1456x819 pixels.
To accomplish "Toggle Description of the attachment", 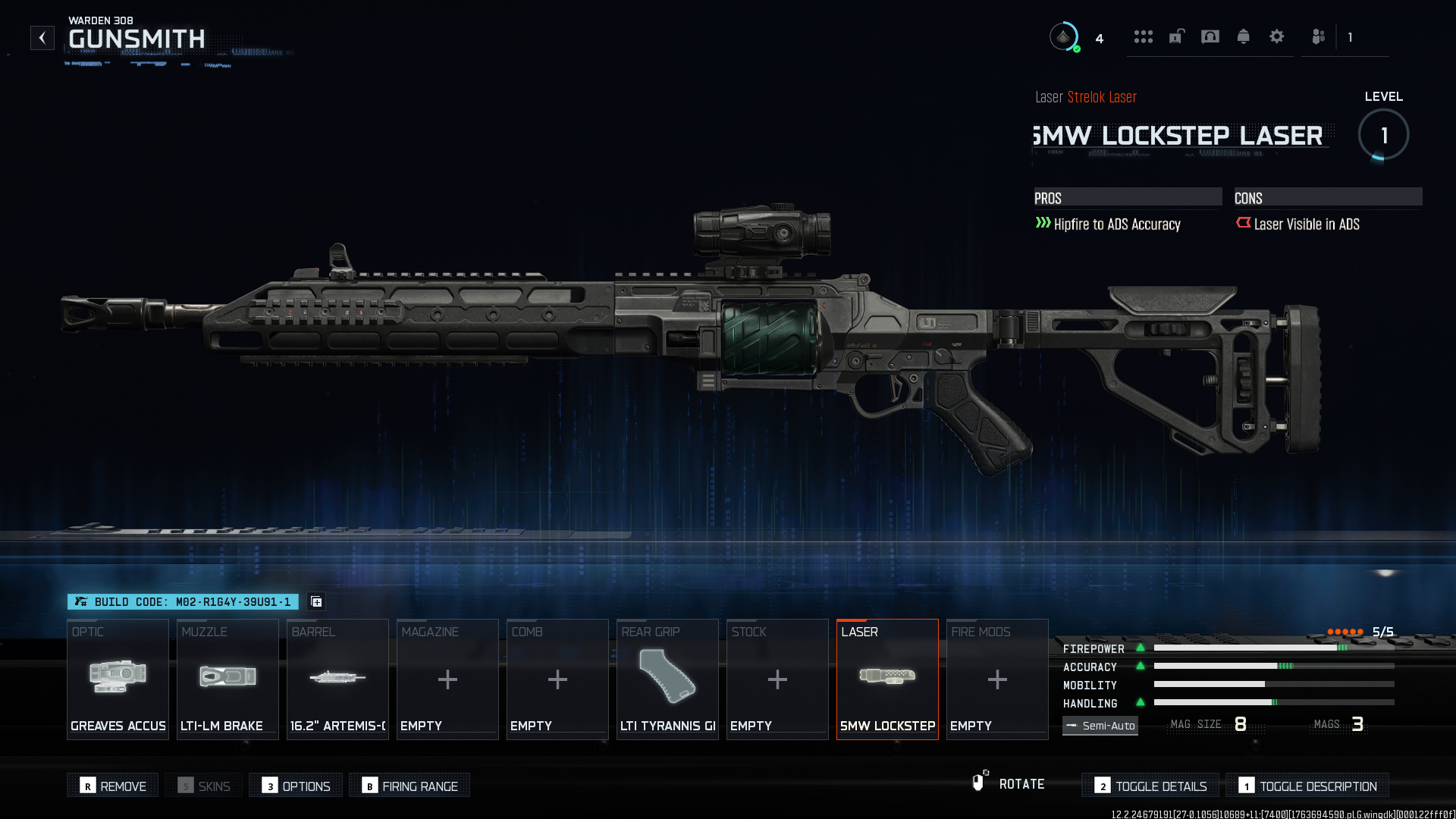I will click(1307, 786).
